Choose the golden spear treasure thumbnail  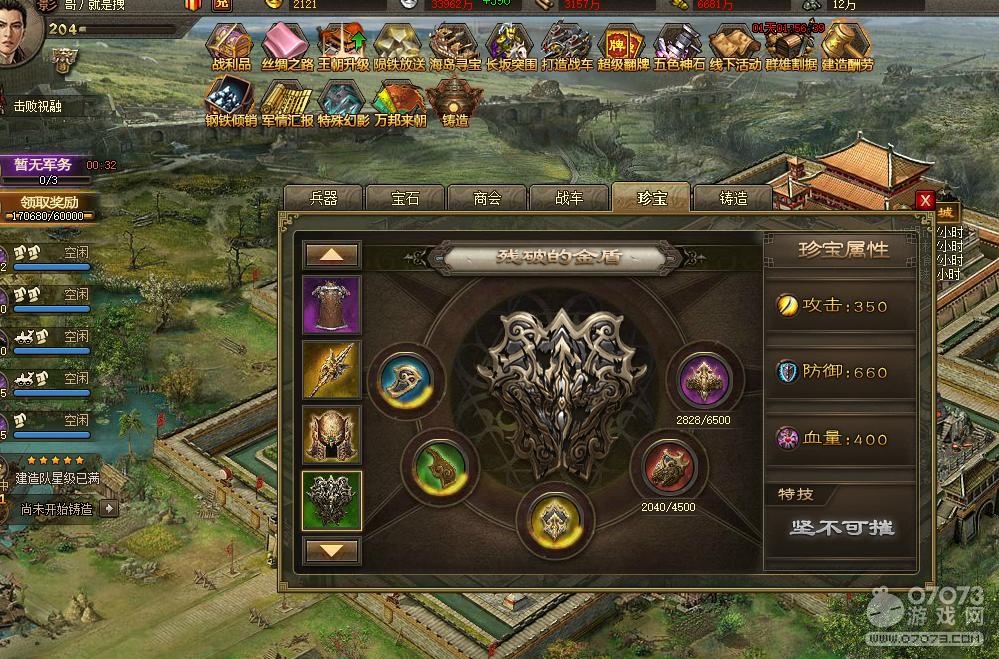click(332, 370)
